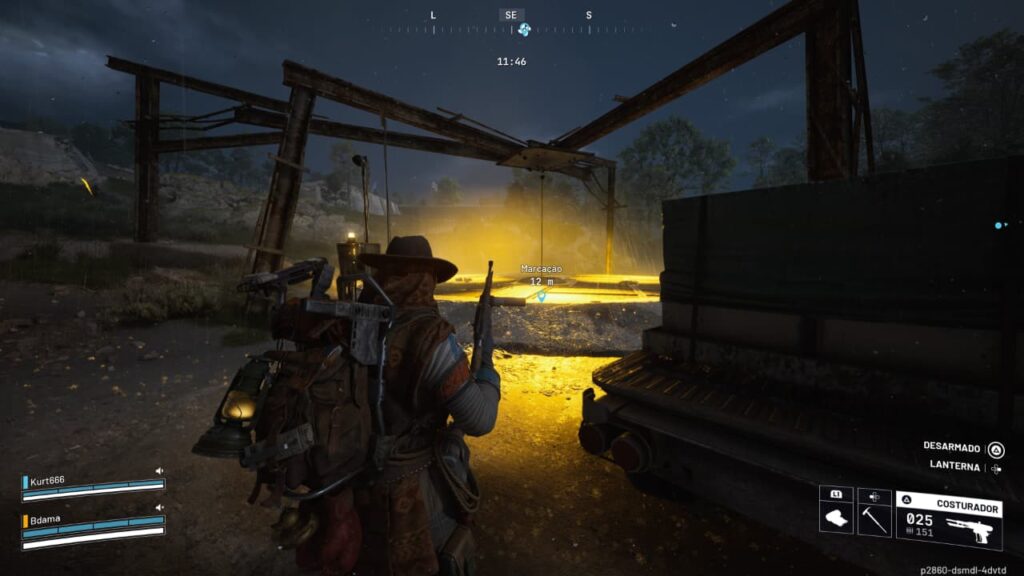1024x576 pixels.
Task: Select teammate Kurt666 in the squad list
Action: [48, 481]
